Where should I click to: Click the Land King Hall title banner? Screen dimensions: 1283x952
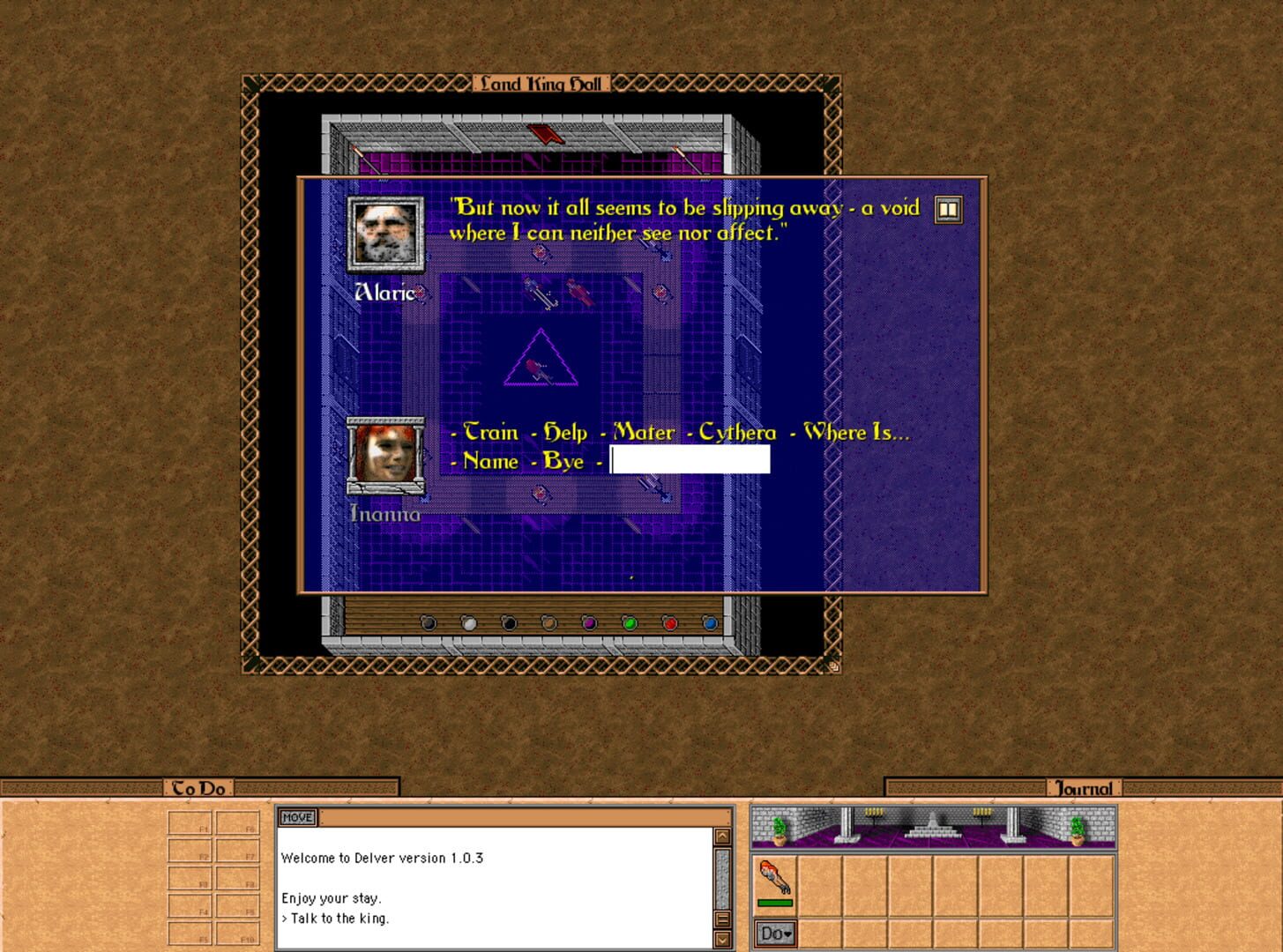(x=541, y=84)
